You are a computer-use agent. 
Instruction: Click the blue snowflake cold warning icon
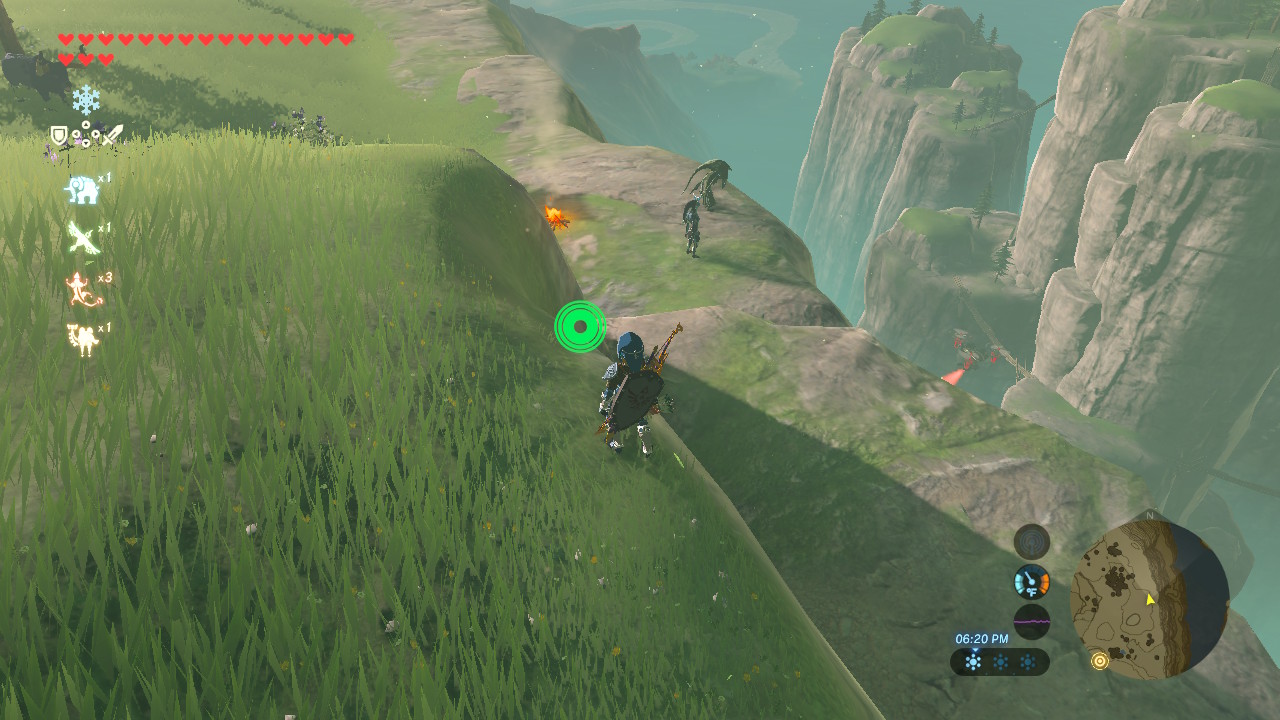pos(88,100)
